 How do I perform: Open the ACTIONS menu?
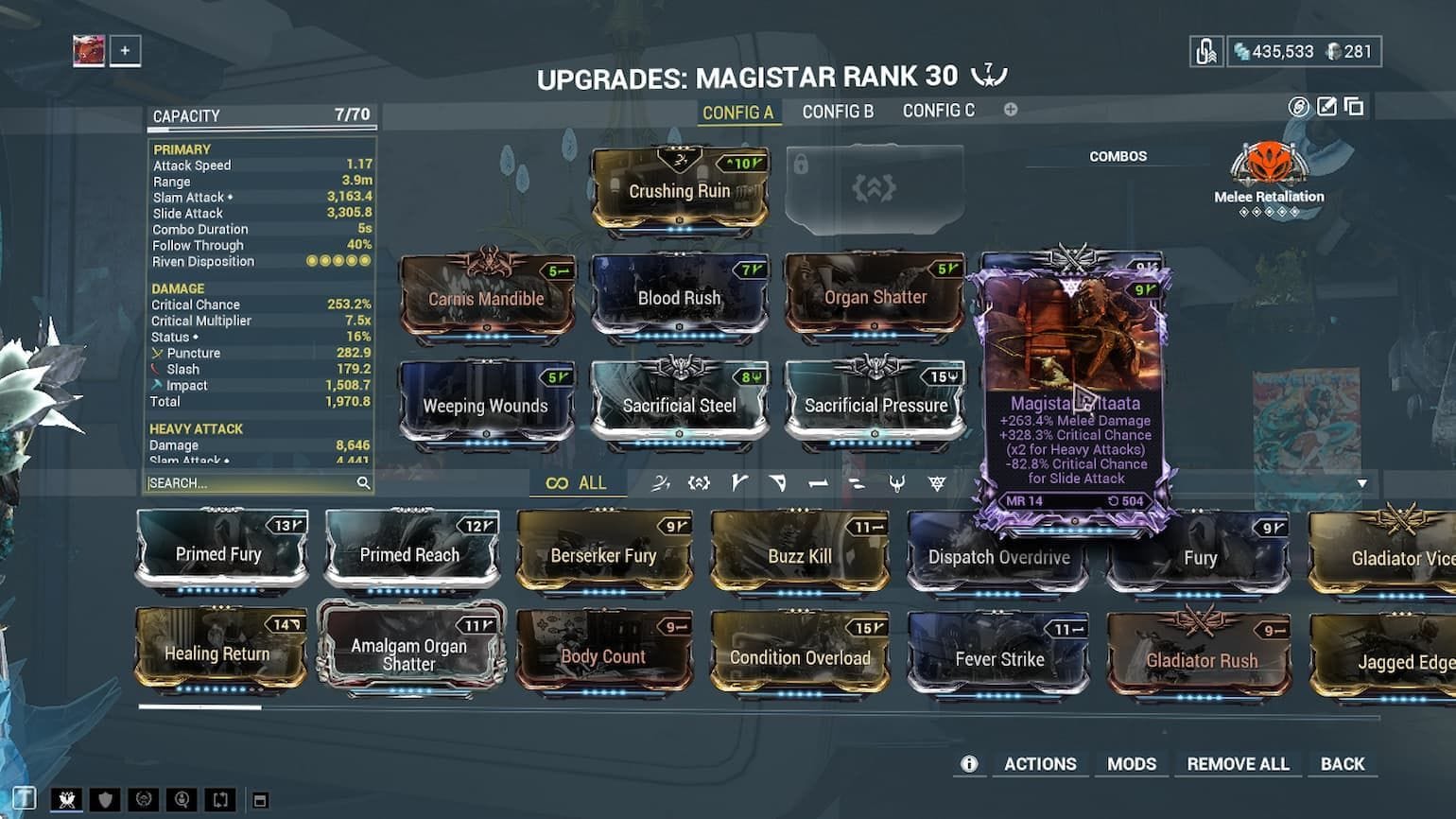click(1040, 763)
